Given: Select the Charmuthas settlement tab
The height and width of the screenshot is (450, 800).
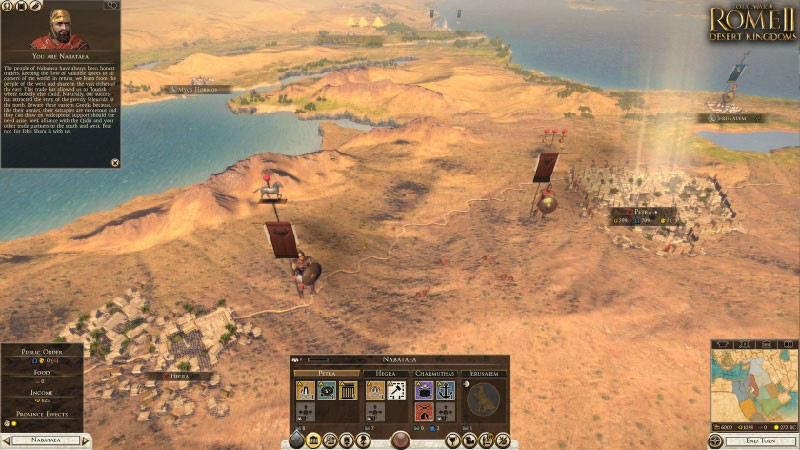Looking at the screenshot, I should [x=435, y=374].
